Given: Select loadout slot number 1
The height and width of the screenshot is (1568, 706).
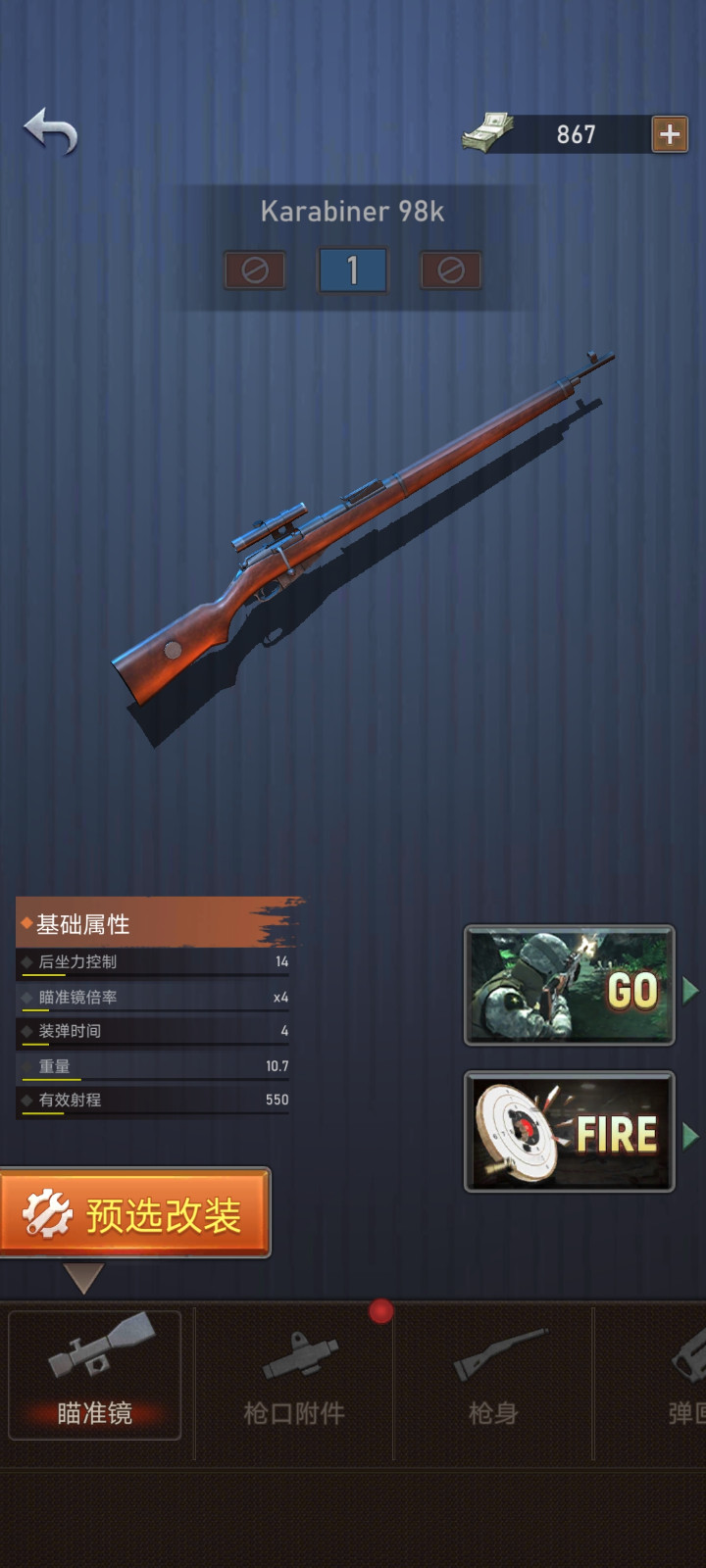Looking at the screenshot, I should (x=353, y=270).
